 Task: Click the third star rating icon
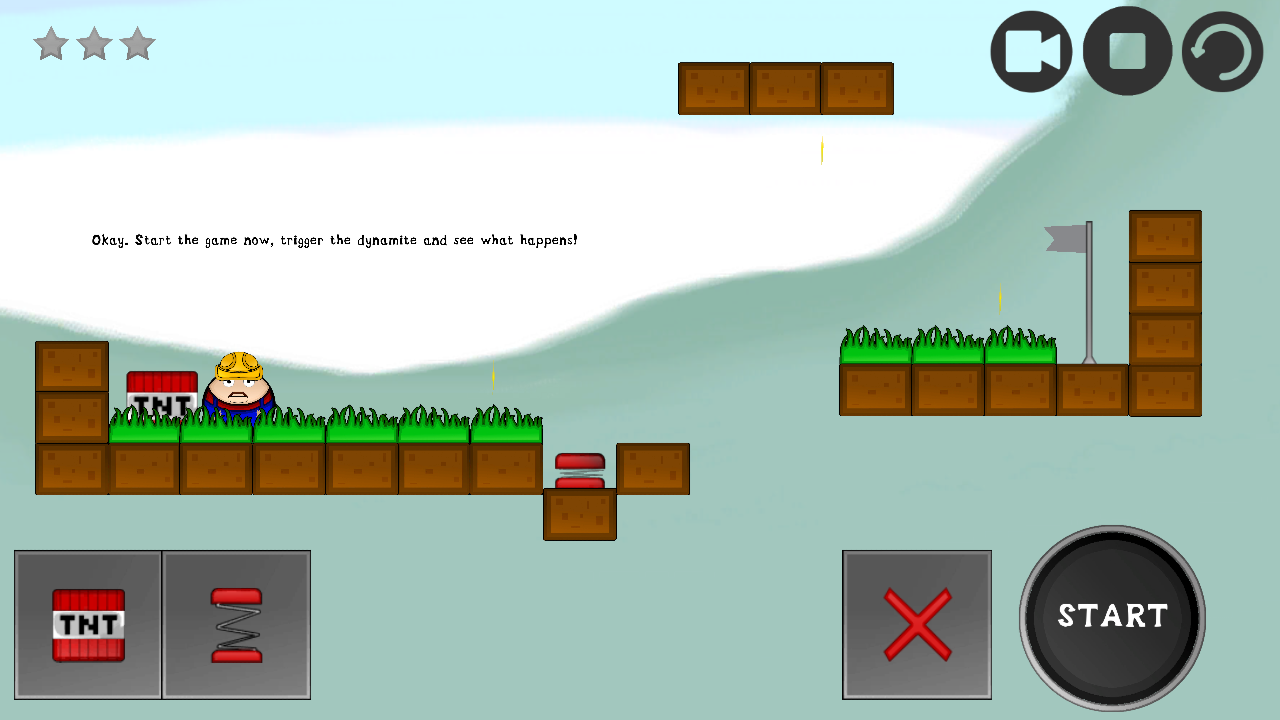[136, 43]
